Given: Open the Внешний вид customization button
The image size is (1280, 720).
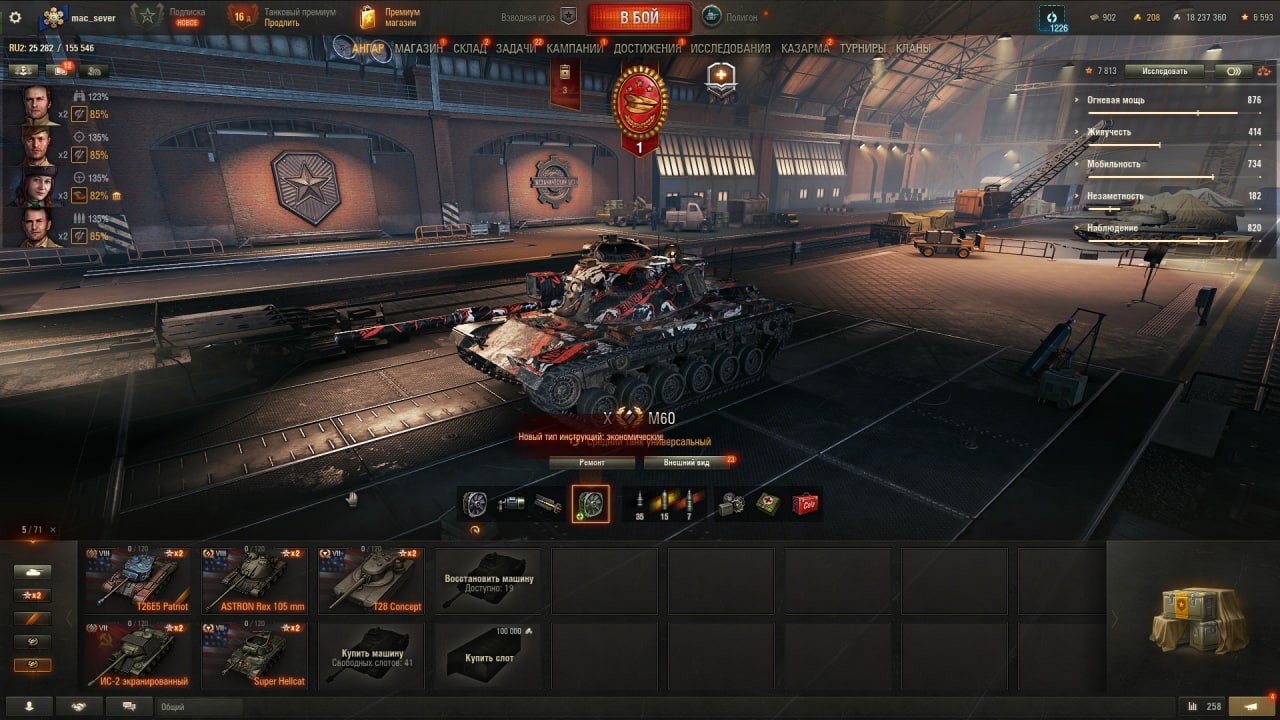Looking at the screenshot, I should (x=687, y=463).
